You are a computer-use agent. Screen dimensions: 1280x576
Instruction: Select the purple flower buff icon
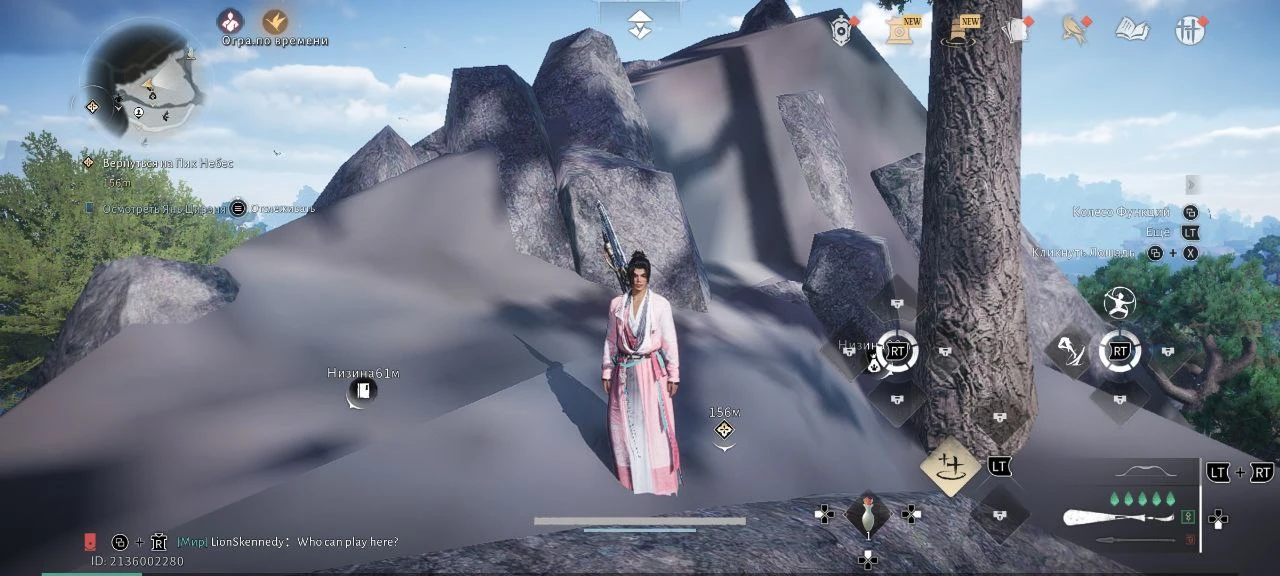point(231,21)
